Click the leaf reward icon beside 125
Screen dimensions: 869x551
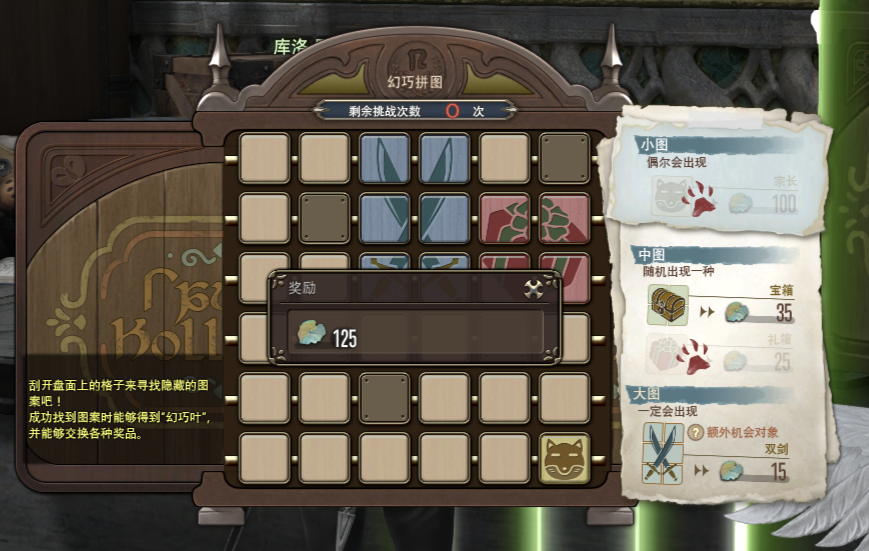click(310, 336)
